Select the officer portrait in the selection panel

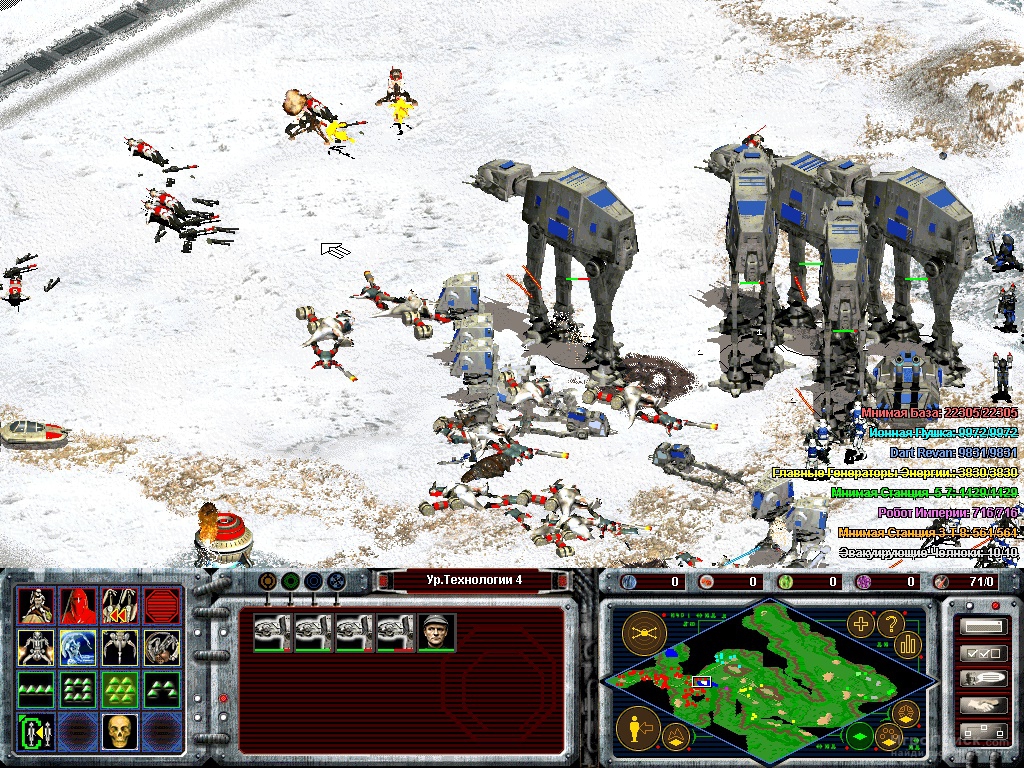click(x=436, y=632)
